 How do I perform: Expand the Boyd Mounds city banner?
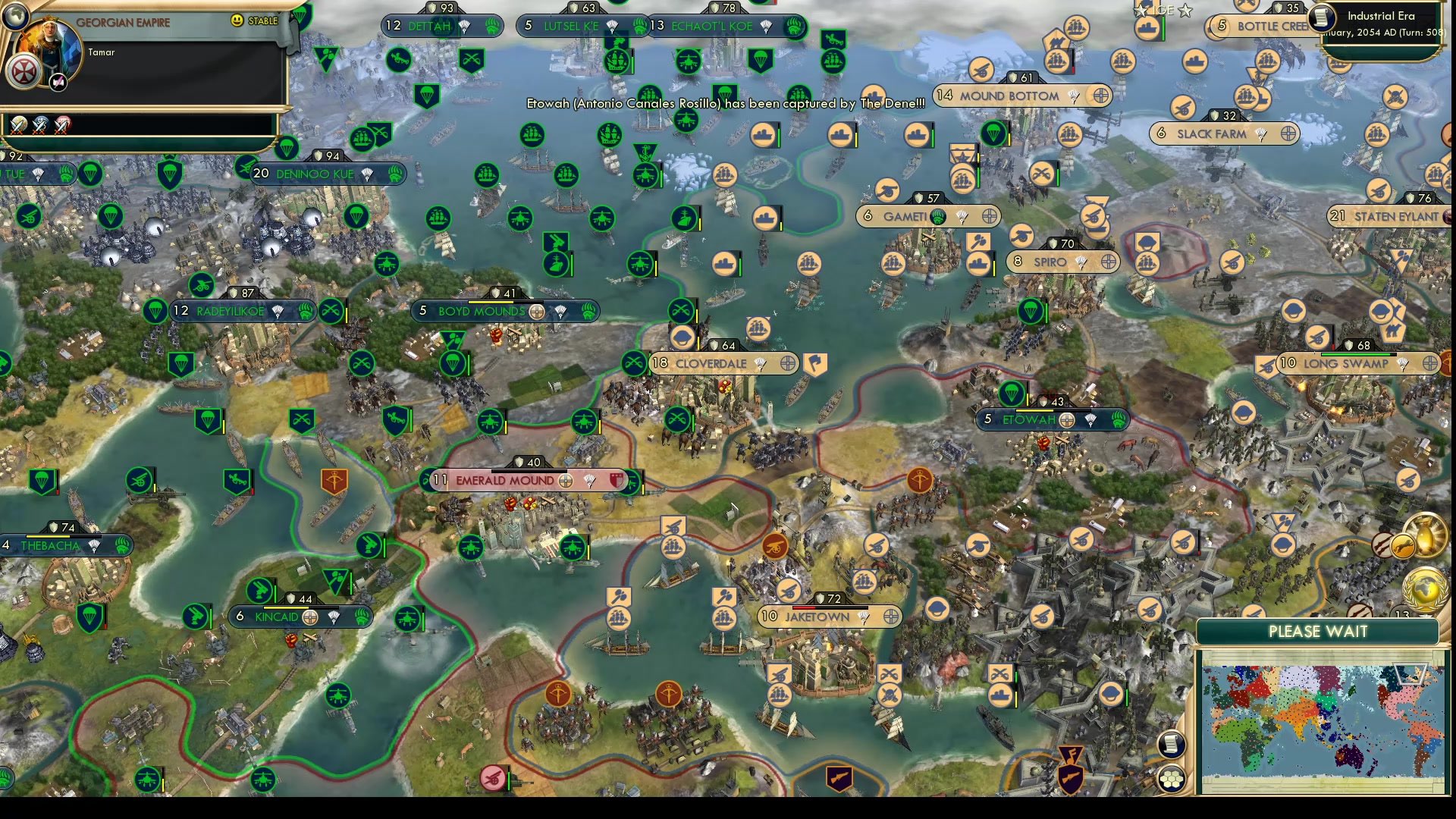(x=482, y=311)
